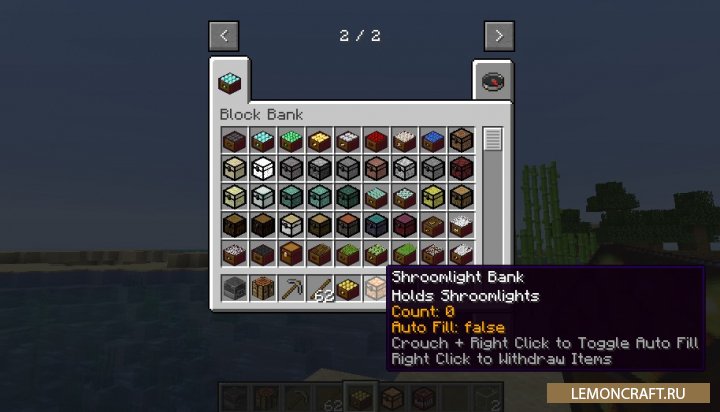
Task: Pick the diamond bank block
Action: point(262,140)
